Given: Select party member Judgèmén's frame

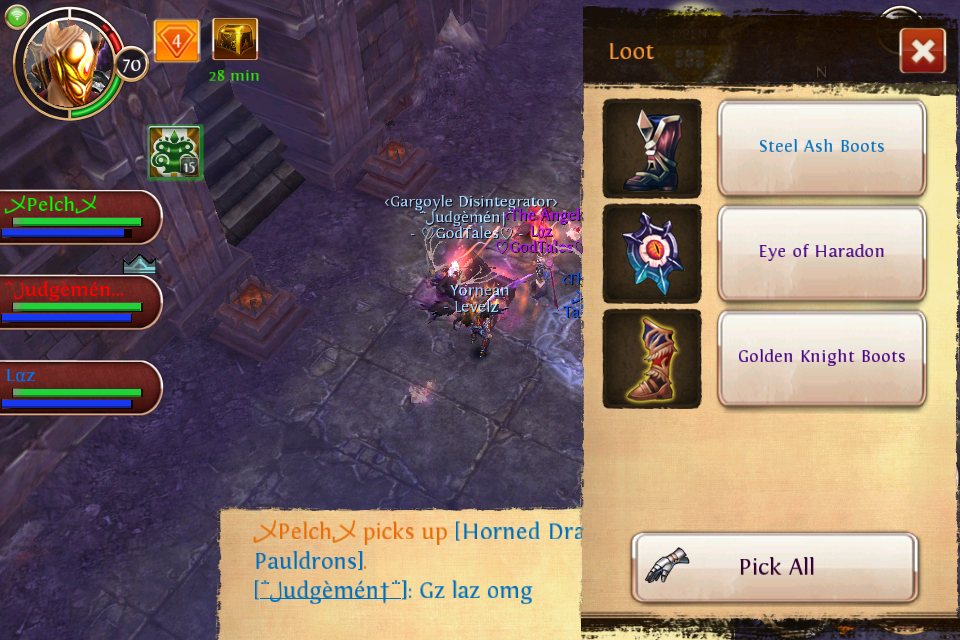Looking at the screenshot, I should pos(78,302).
